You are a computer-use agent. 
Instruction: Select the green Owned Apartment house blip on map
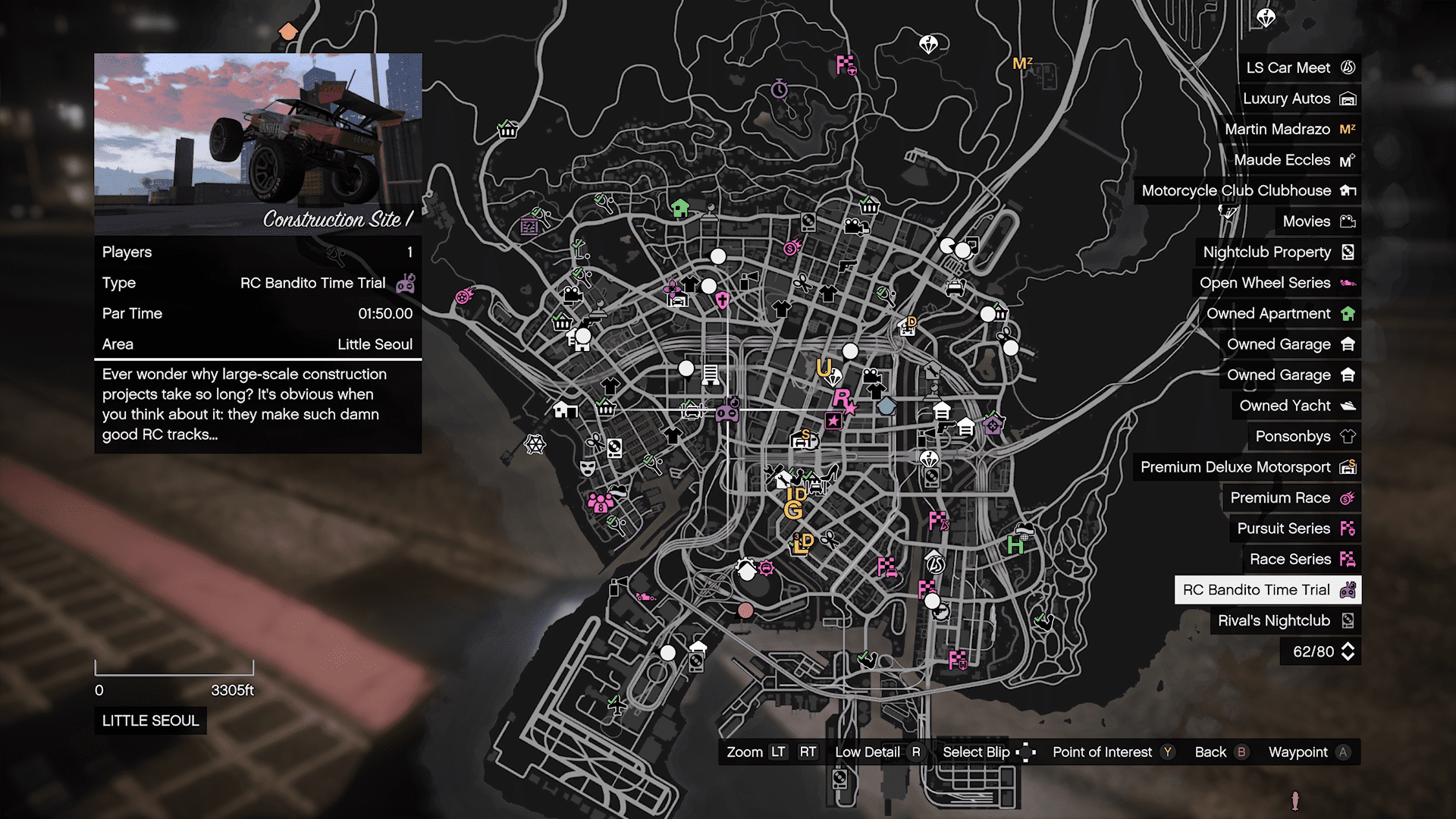click(680, 207)
